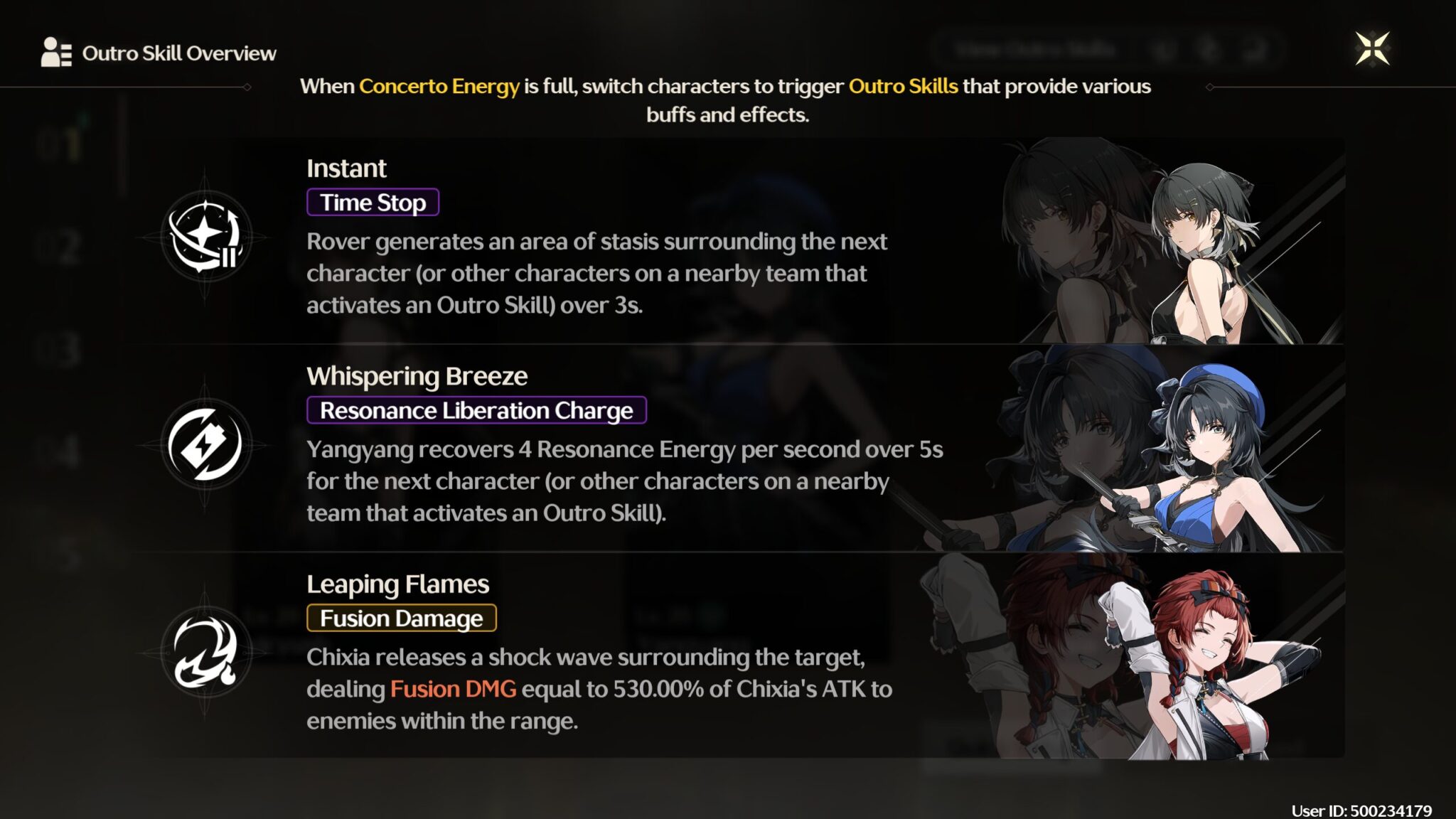Click the first circular icon beside the search bar
The height and width of the screenshot is (819, 1456).
[x=1163, y=48]
